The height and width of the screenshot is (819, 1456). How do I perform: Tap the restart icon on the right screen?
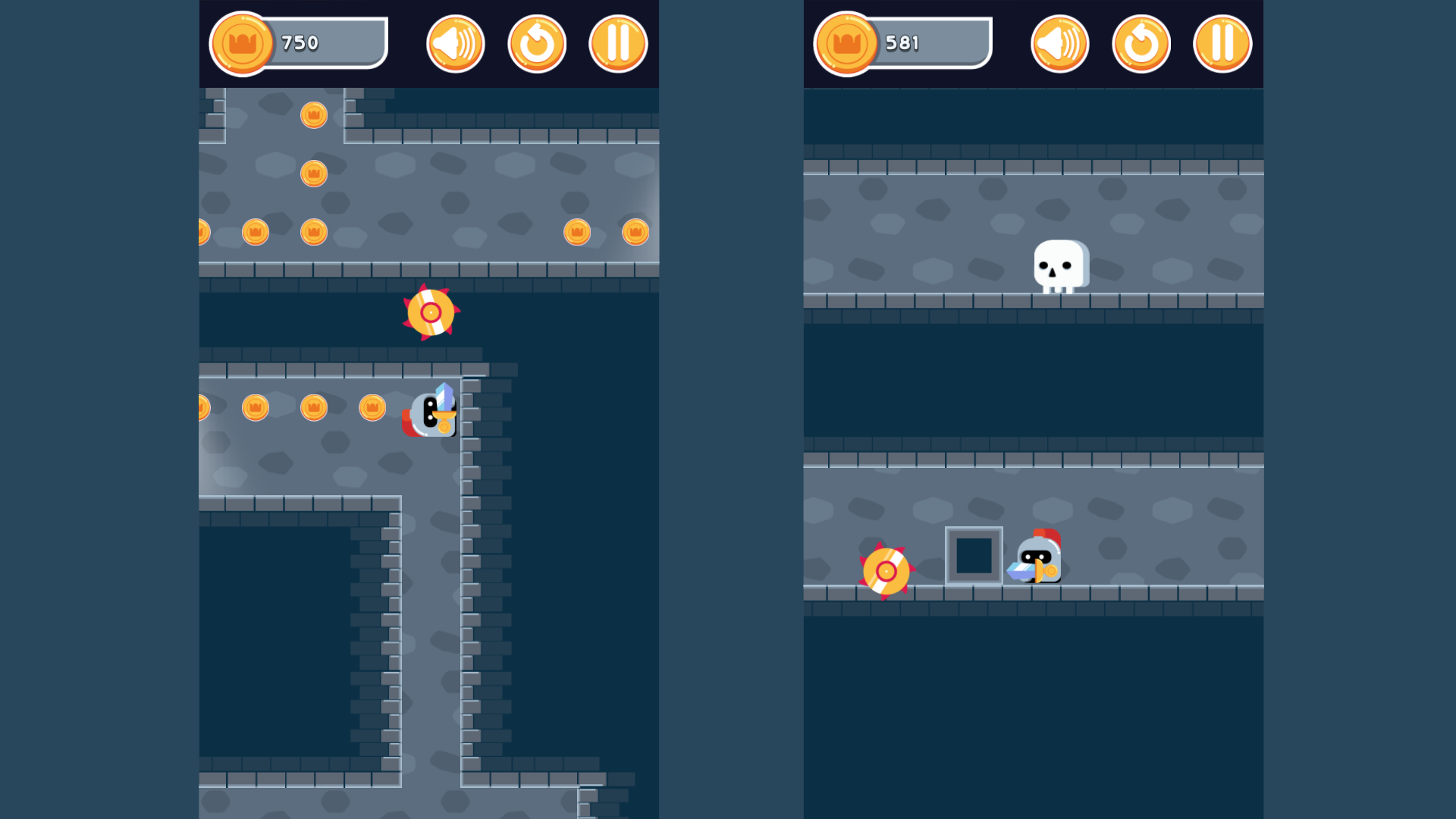[1141, 43]
